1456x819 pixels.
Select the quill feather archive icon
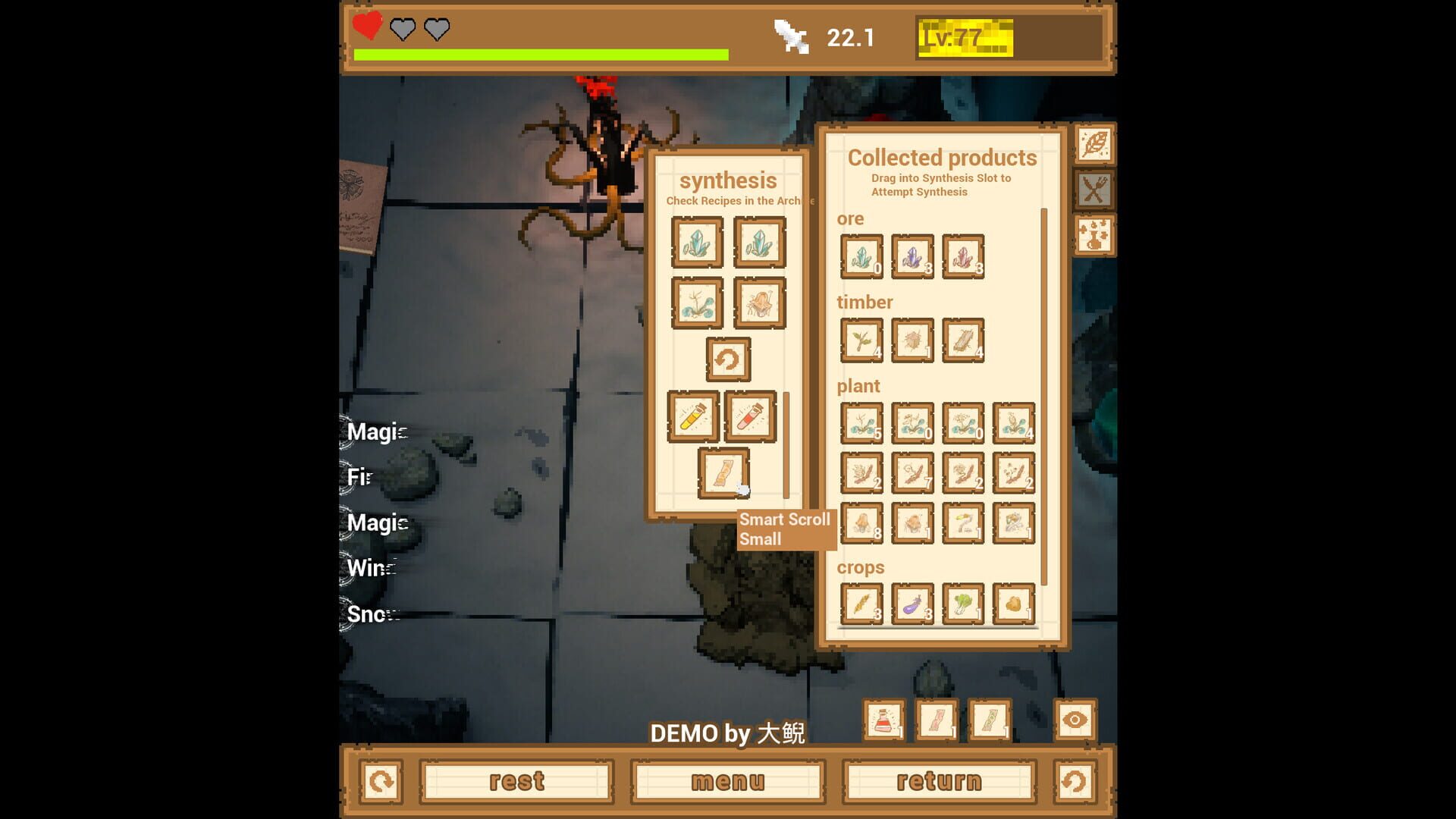(x=1094, y=145)
